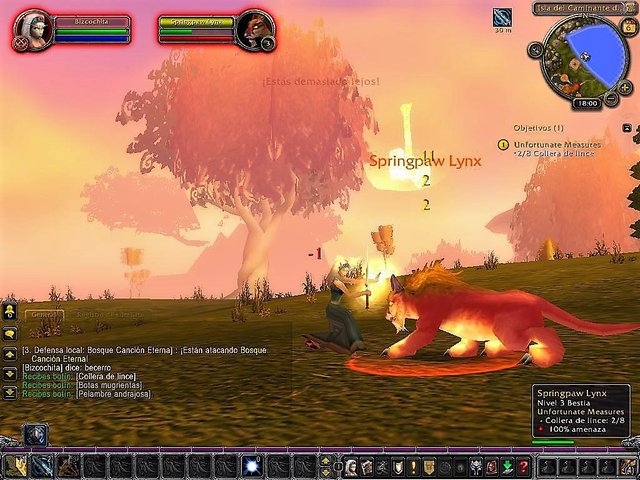Collapse the Objetivos tracker
640x480 pixels.
point(626,128)
